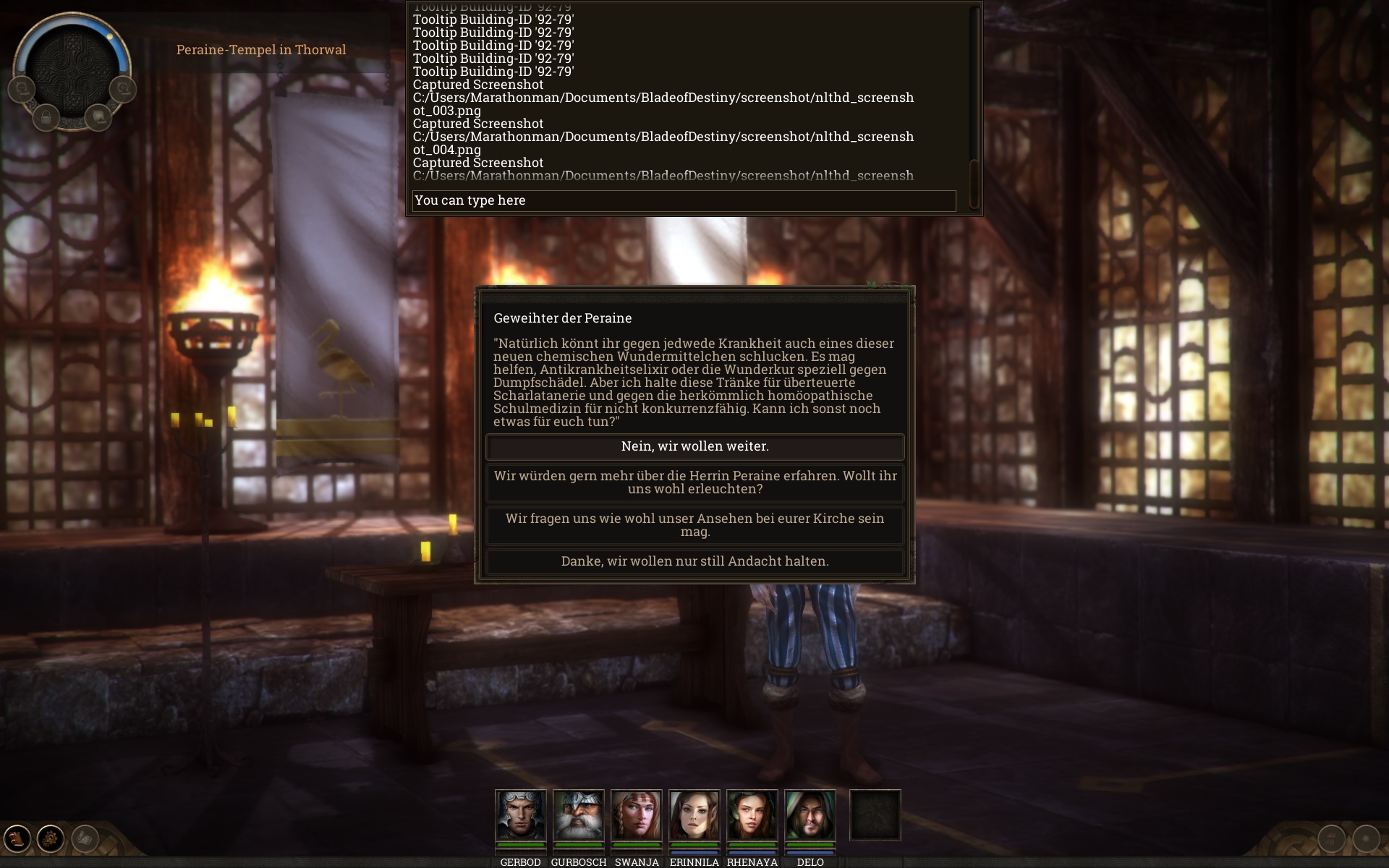Click the console log scrollbar
This screenshot has height=868, width=1389.
point(974,94)
